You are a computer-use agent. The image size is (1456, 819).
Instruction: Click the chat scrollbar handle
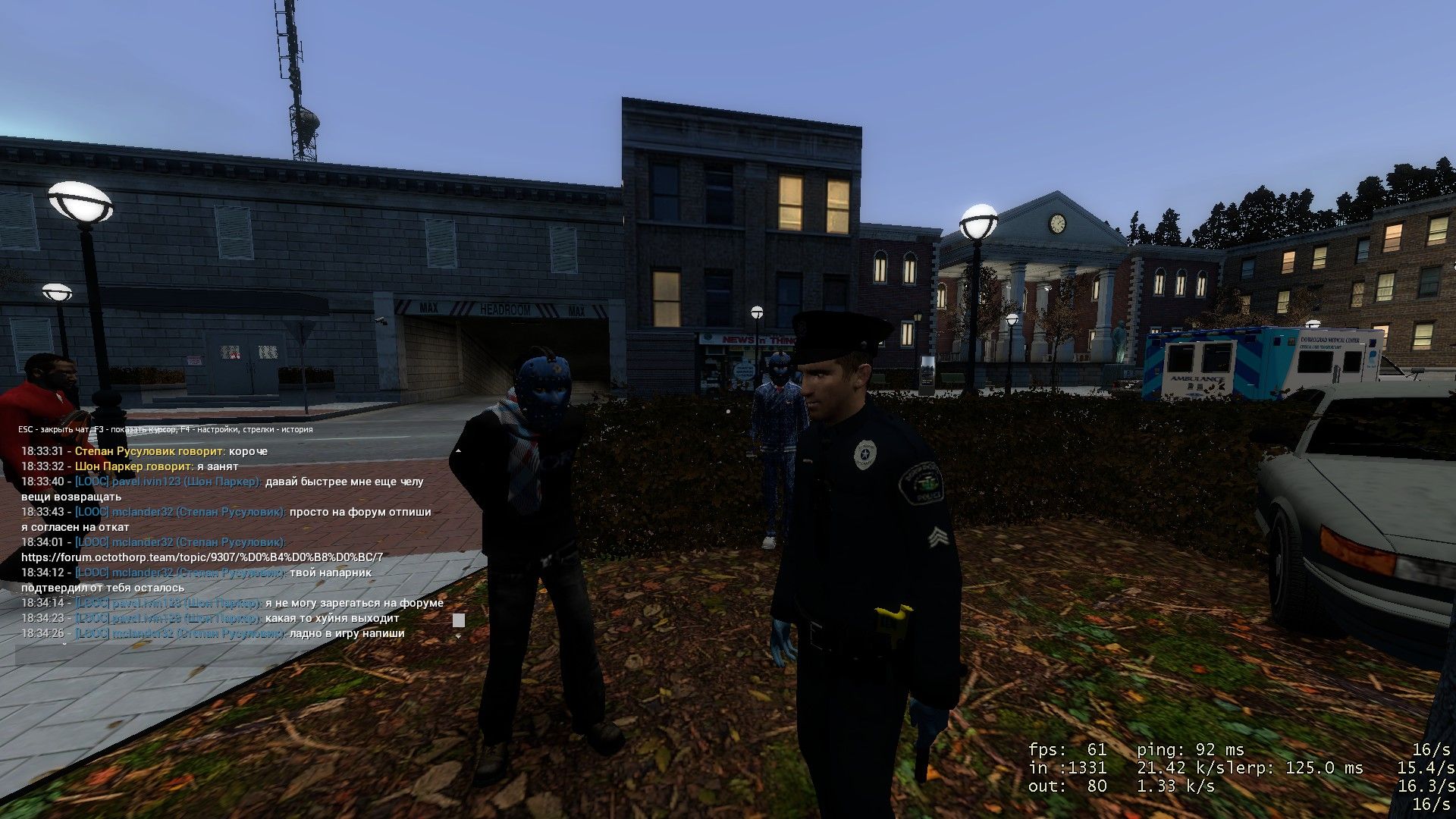[458, 620]
